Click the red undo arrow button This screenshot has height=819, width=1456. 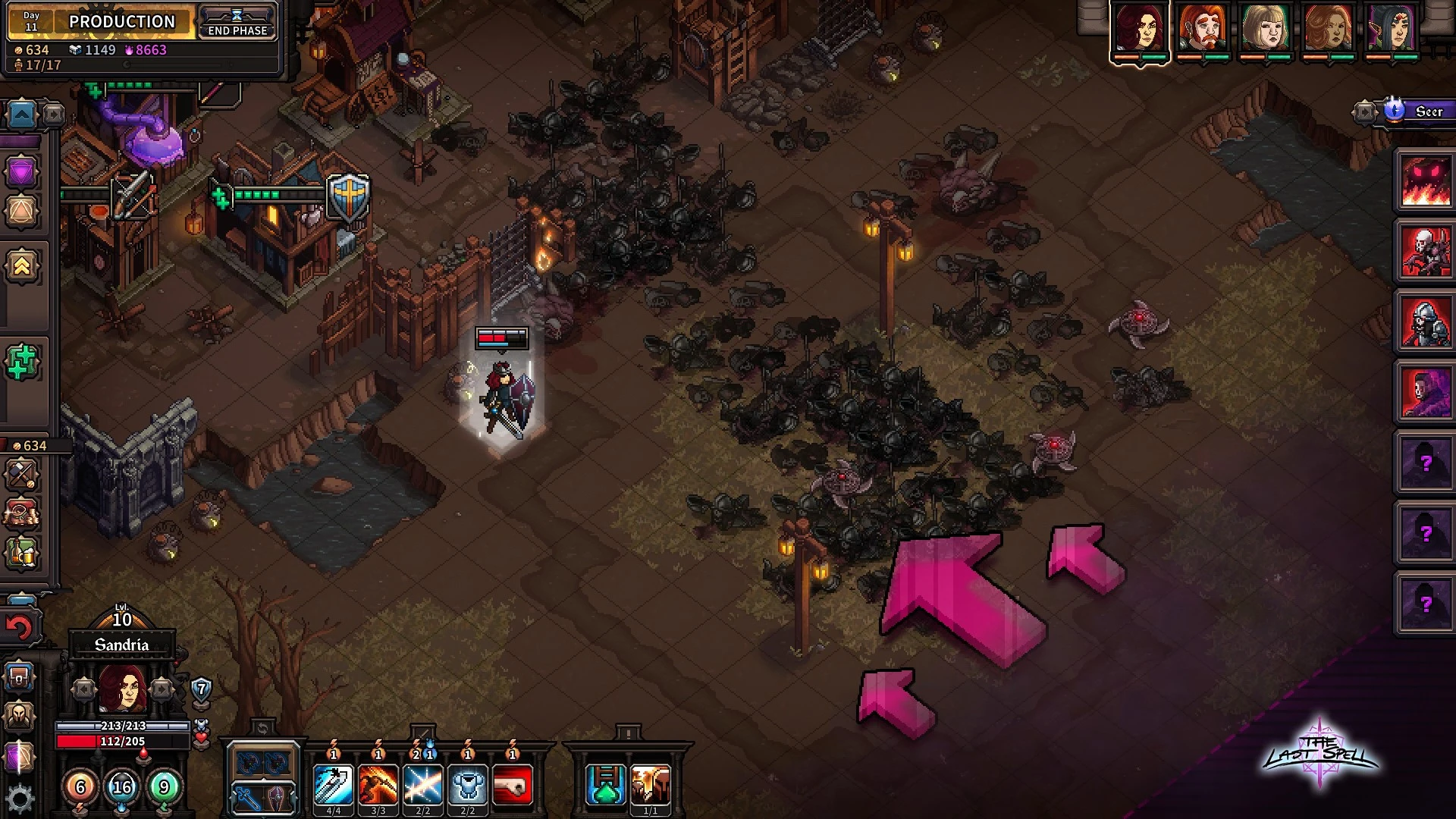click(x=20, y=628)
